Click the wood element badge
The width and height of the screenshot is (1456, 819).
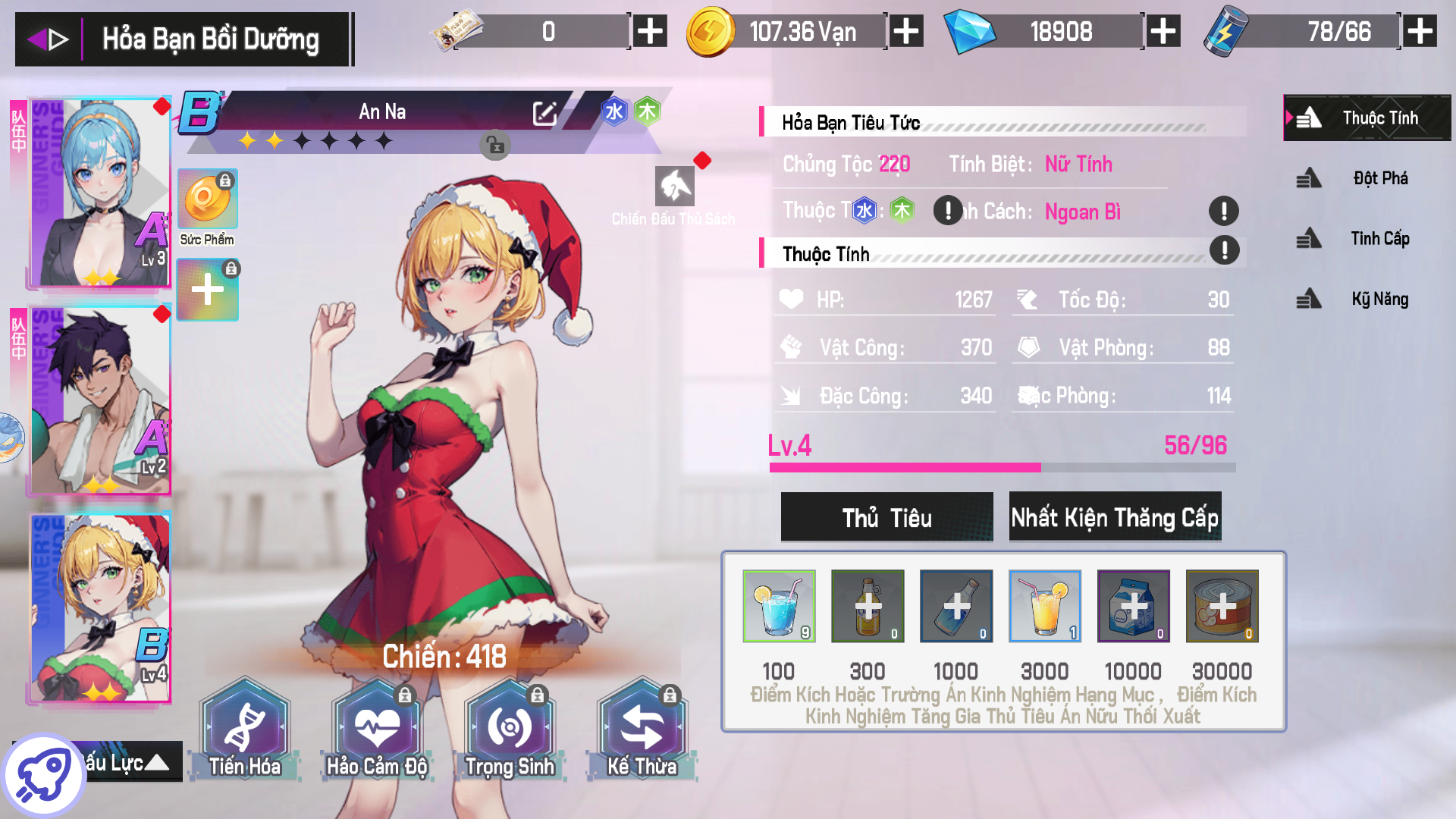tap(648, 111)
